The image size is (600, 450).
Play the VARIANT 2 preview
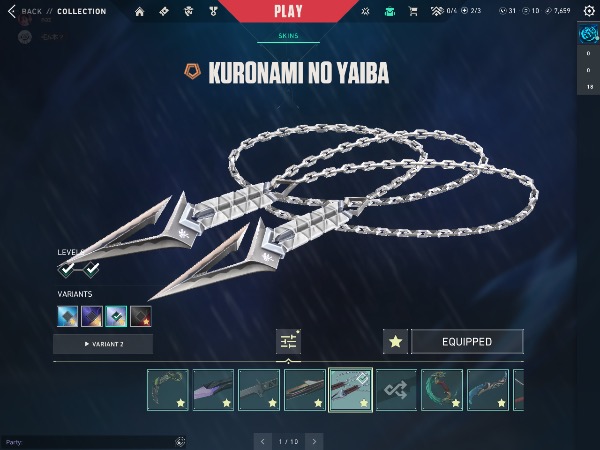pyautogui.click(x=103, y=344)
